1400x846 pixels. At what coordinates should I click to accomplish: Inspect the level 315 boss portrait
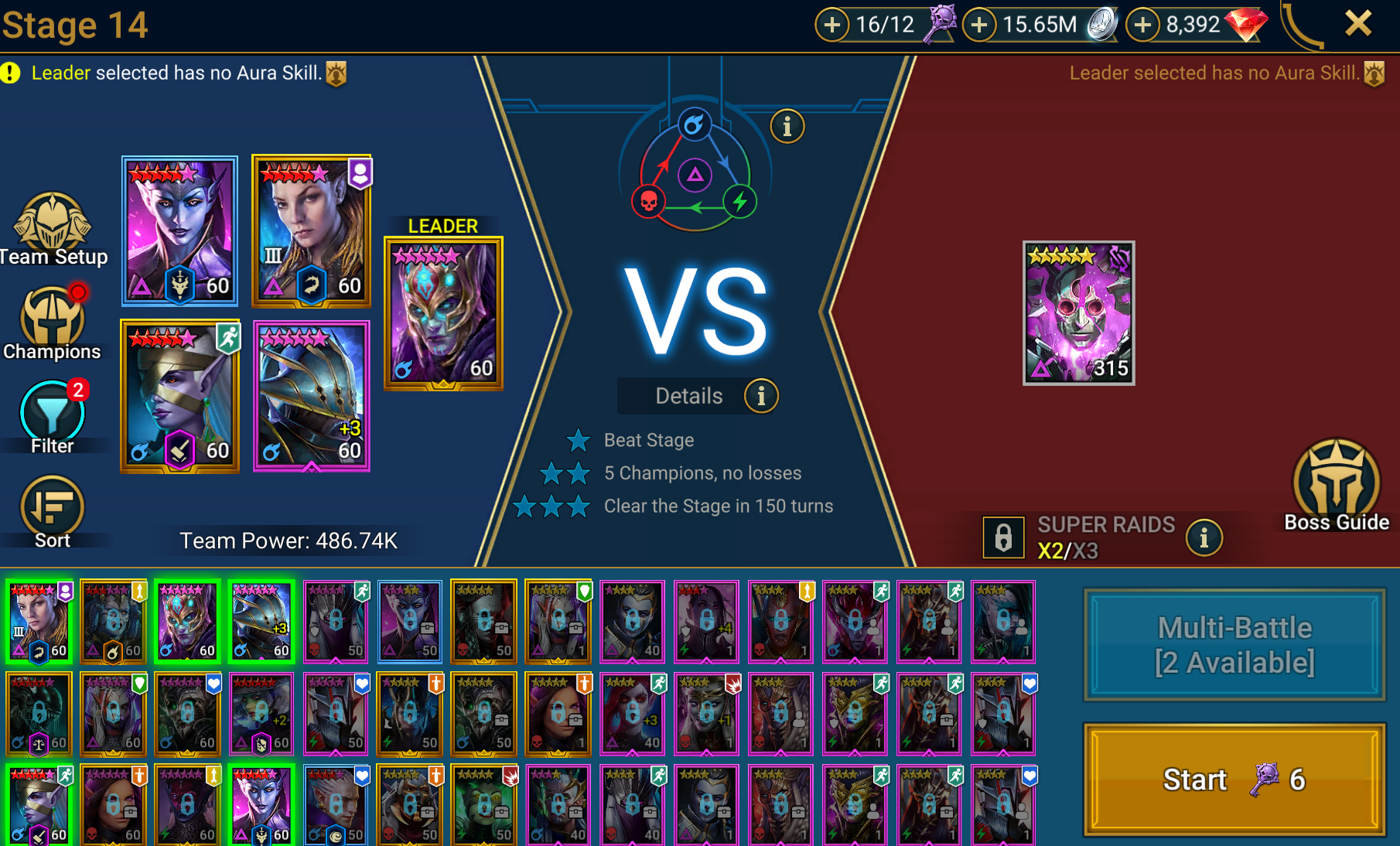pyautogui.click(x=1078, y=313)
